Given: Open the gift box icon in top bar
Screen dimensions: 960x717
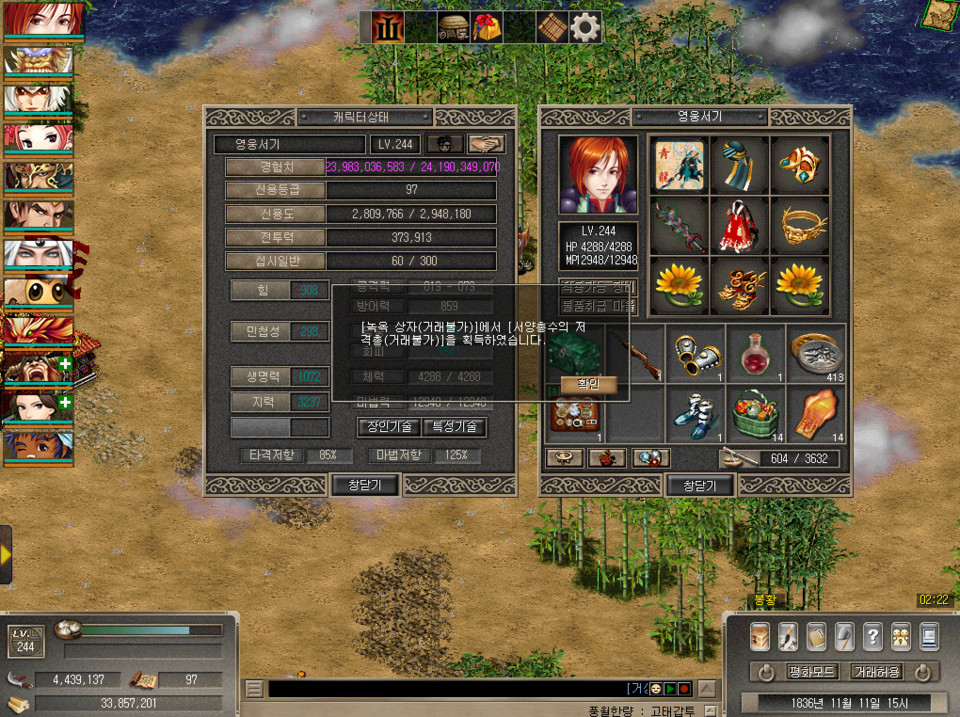Looking at the screenshot, I should pos(487,28).
